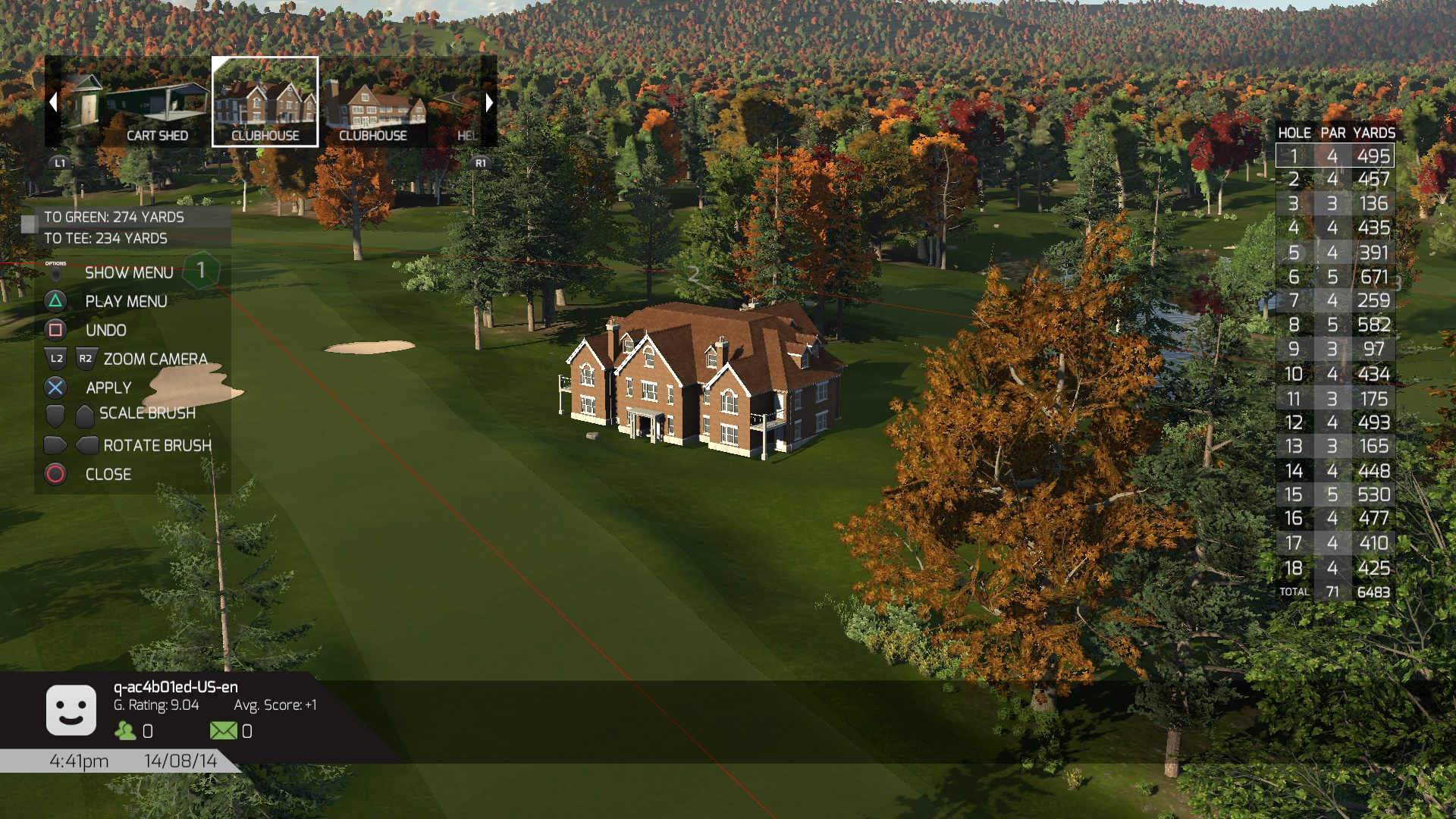This screenshot has height=819, width=1456.
Task: Jump to hole 18 in the scorecard
Action: point(1335,567)
